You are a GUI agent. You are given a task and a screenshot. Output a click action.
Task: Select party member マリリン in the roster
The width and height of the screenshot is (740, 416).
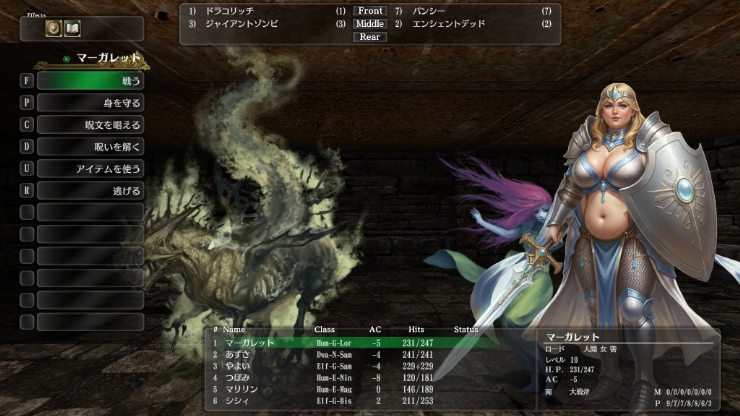pos(240,391)
